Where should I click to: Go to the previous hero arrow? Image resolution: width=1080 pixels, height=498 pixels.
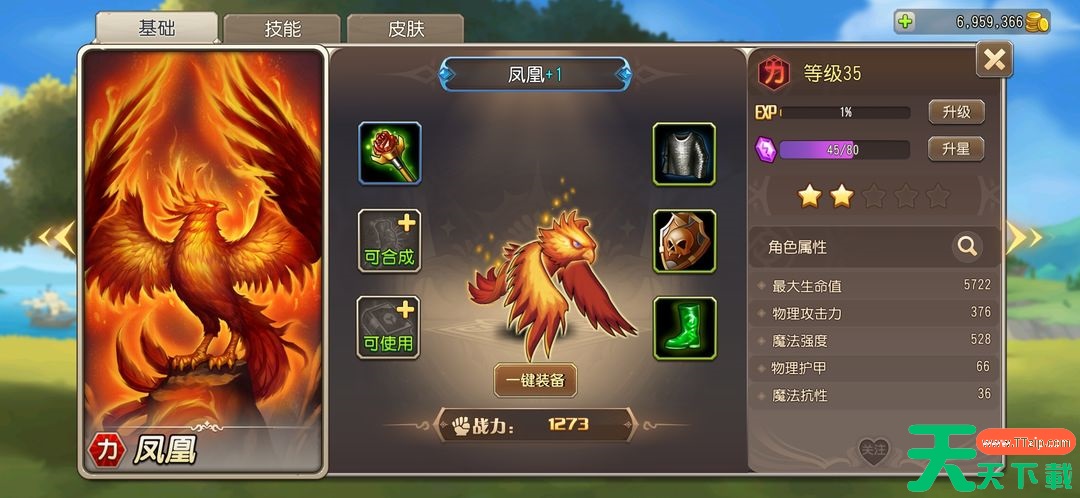point(58,237)
